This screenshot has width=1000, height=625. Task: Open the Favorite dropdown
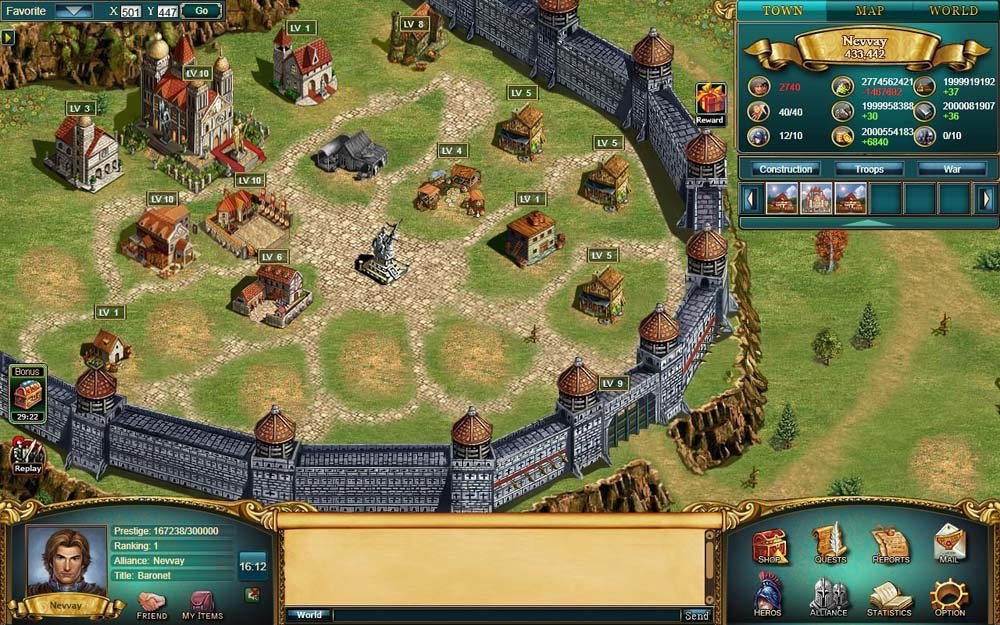coord(73,11)
